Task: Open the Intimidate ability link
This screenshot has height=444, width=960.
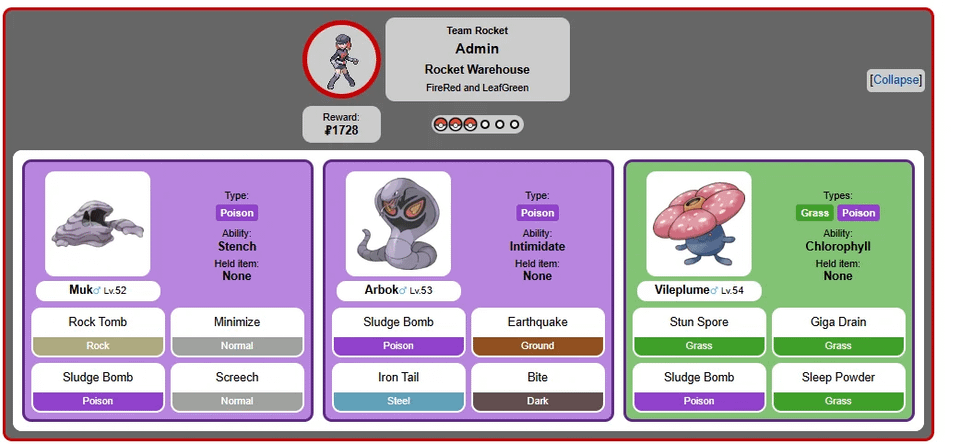Action: point(537,246)
